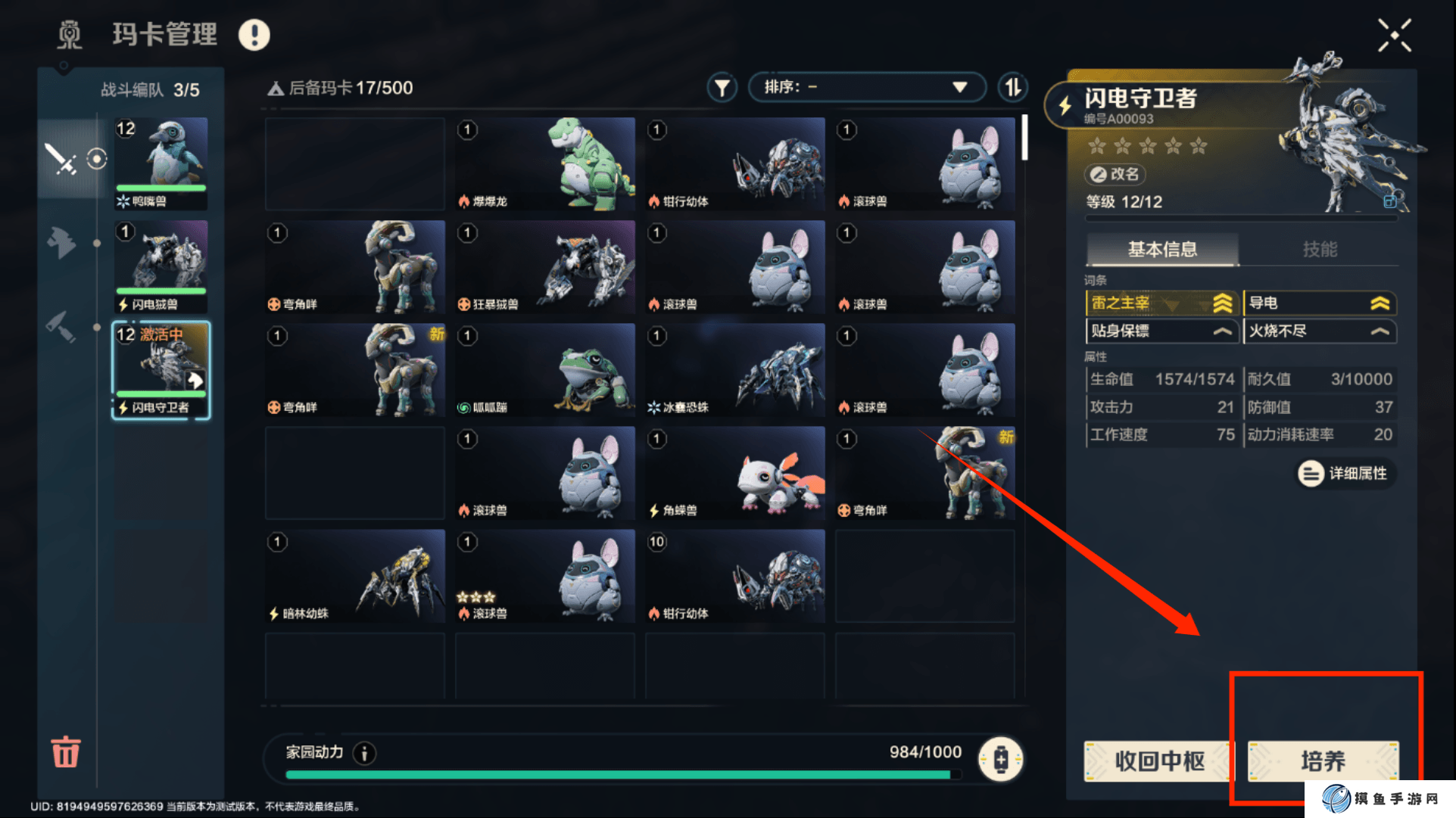Viewport: 1456px width, 818px height.
Task: Click the red trash can icon
Action: click(65, 751)
